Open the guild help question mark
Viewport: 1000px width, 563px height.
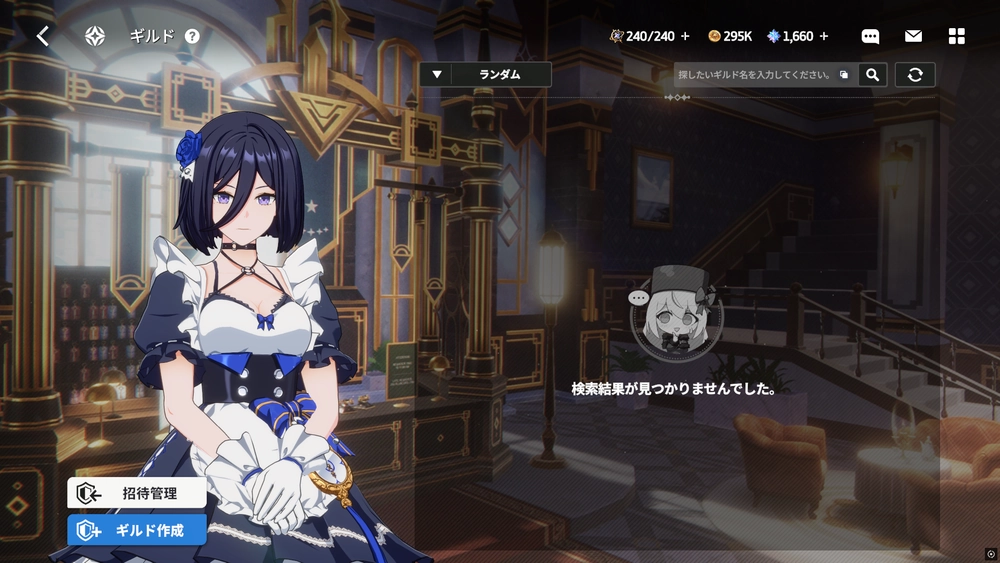point(192,36)
